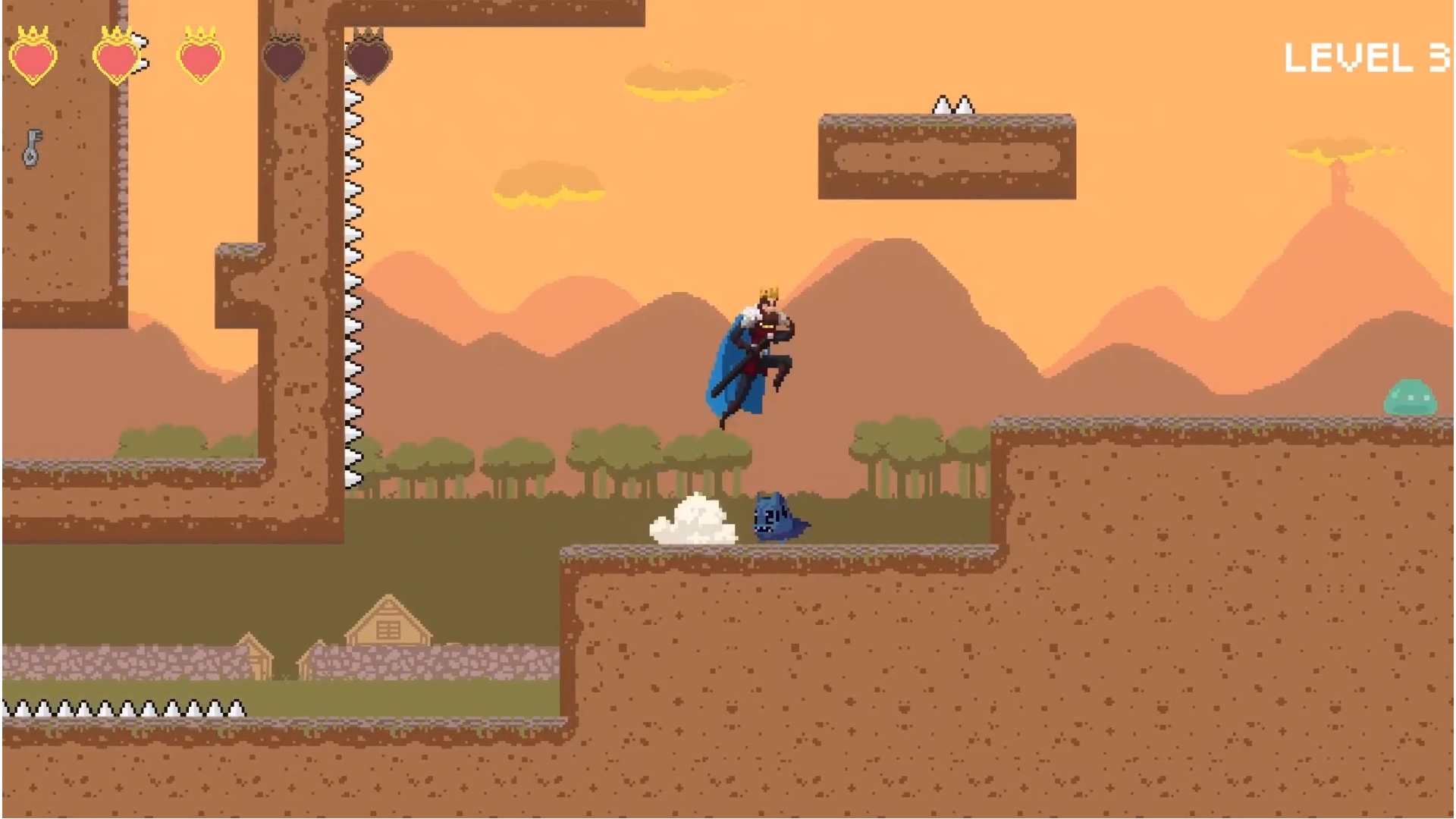The image size is (1456, 819).
Task: Click the rightmost depleted heart icon
Action: point(369,59)
